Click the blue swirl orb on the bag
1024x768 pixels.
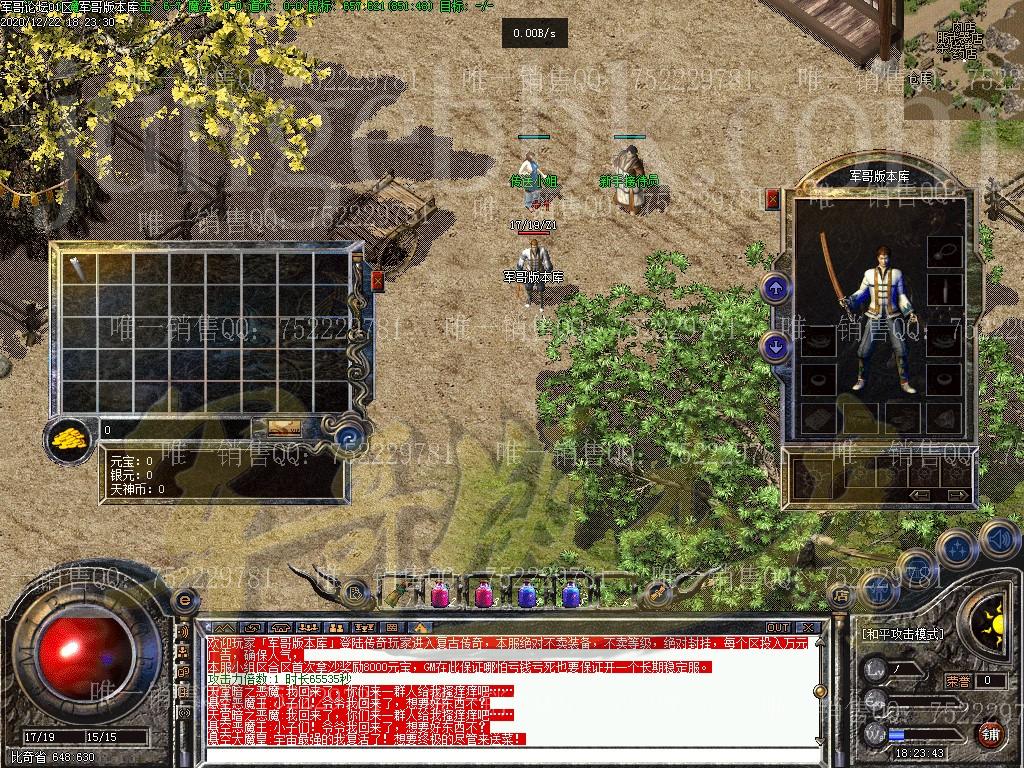349,436
